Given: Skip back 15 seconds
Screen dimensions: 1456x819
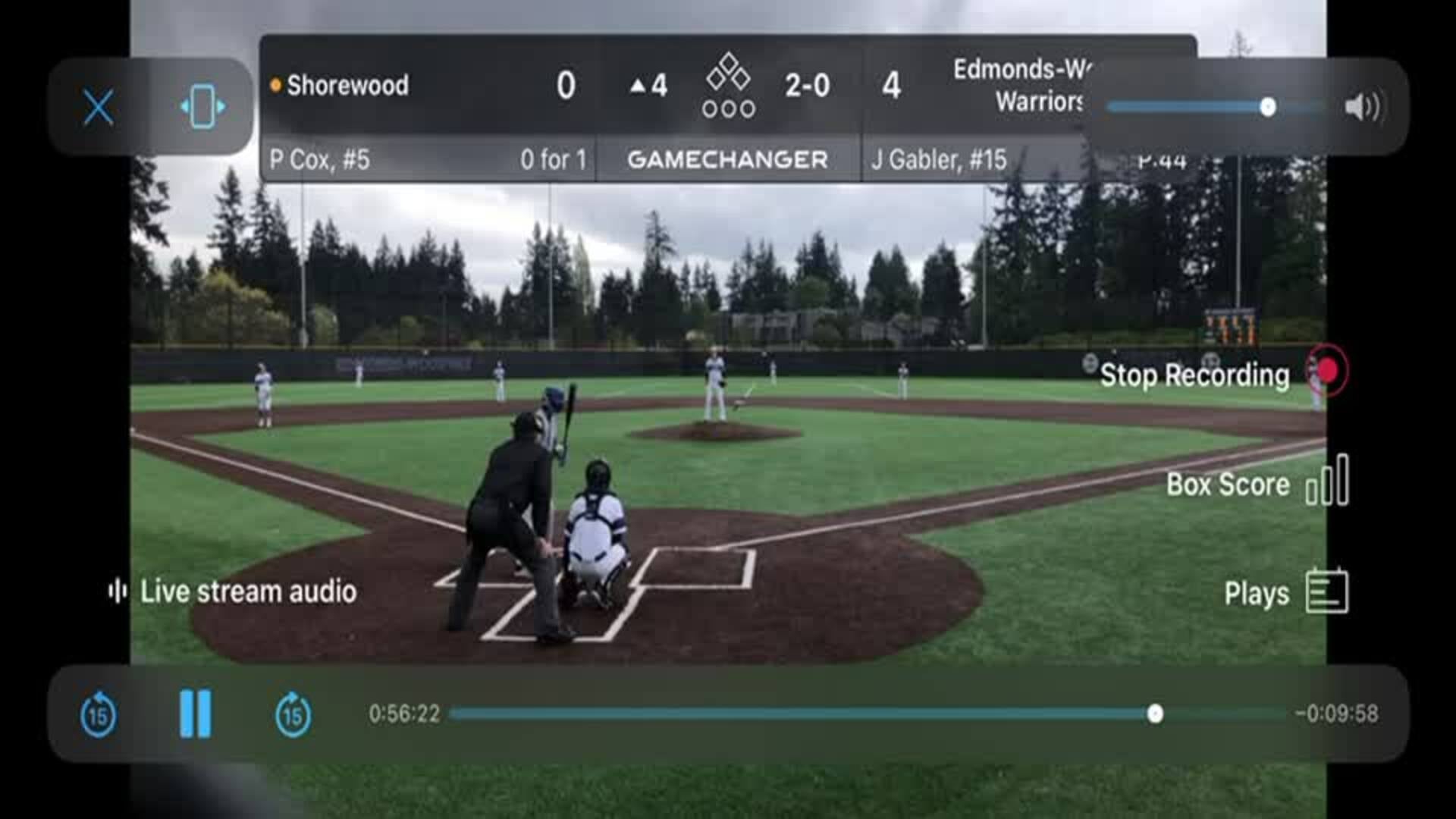Looking at the screenshot, I should (98, 714).
